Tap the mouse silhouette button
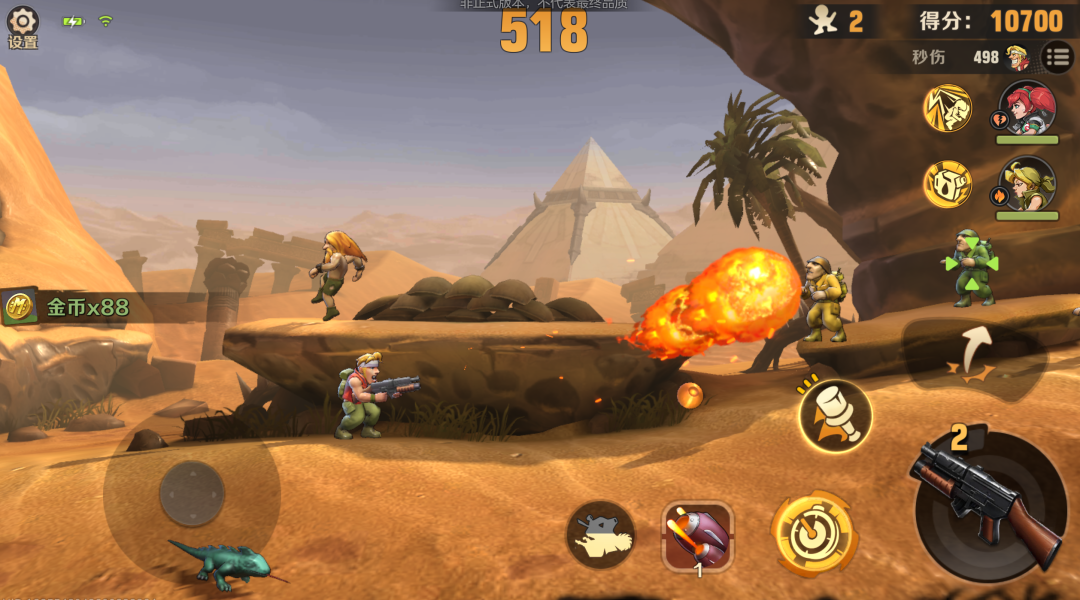This screenshot has height=600, width=1080. pyautogui.click(x=600, y=535)
